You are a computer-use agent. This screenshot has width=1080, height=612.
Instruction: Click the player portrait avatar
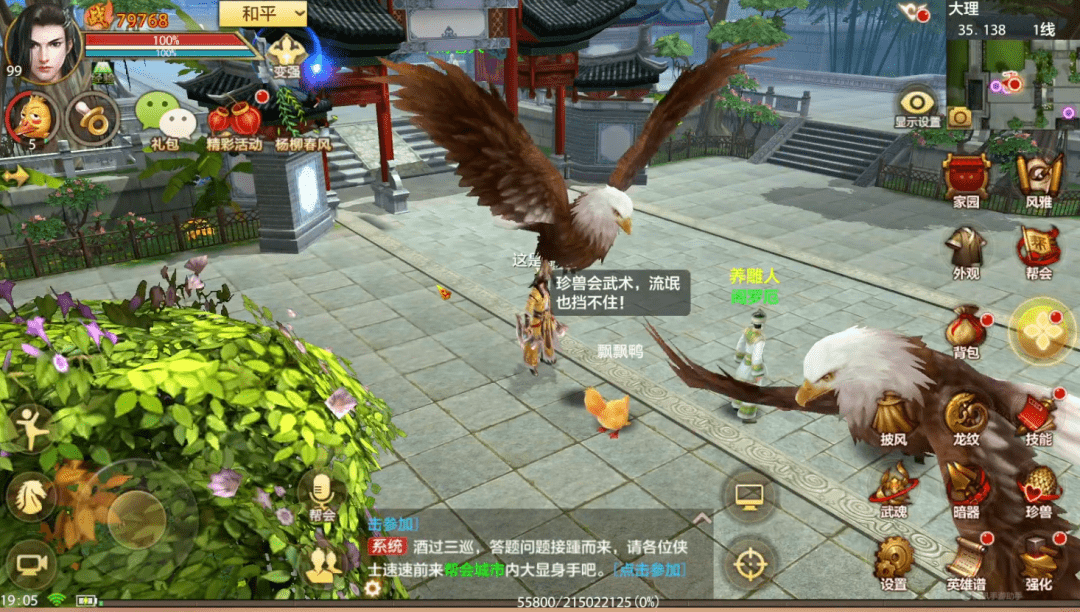click(x=42, y=42)
